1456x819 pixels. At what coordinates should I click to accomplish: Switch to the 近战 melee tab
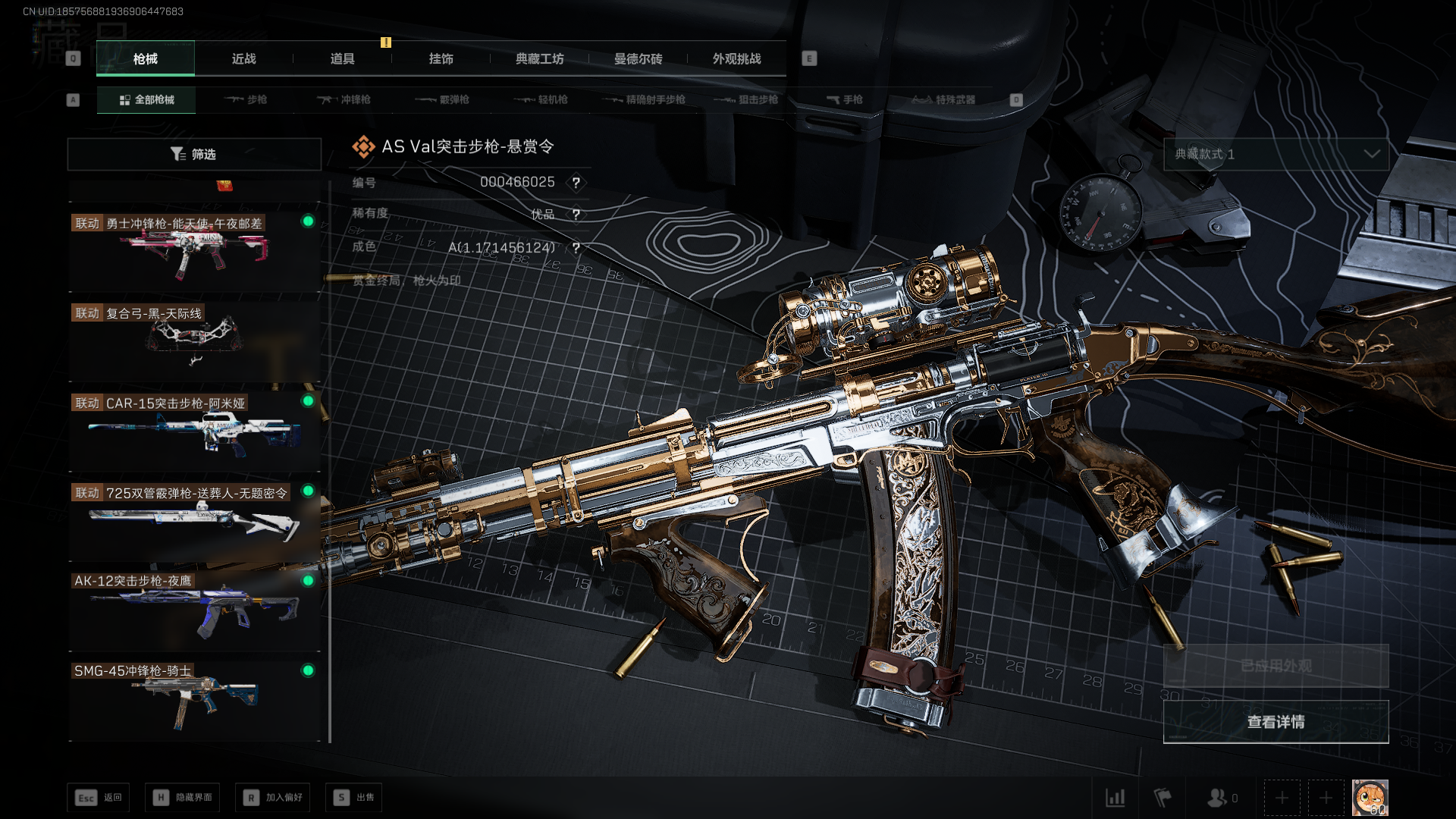243,58
